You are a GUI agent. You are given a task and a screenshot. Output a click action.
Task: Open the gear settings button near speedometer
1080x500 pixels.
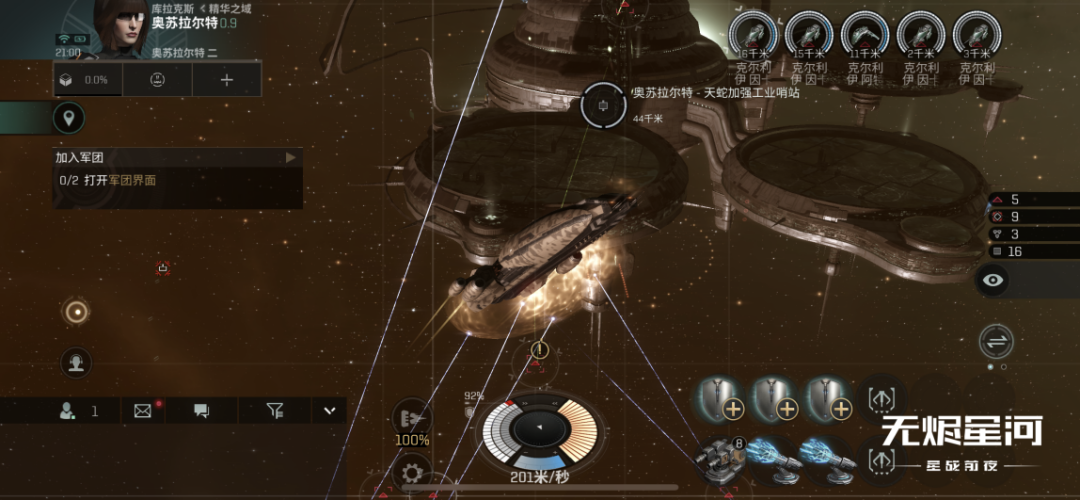(x=411, y=472)
